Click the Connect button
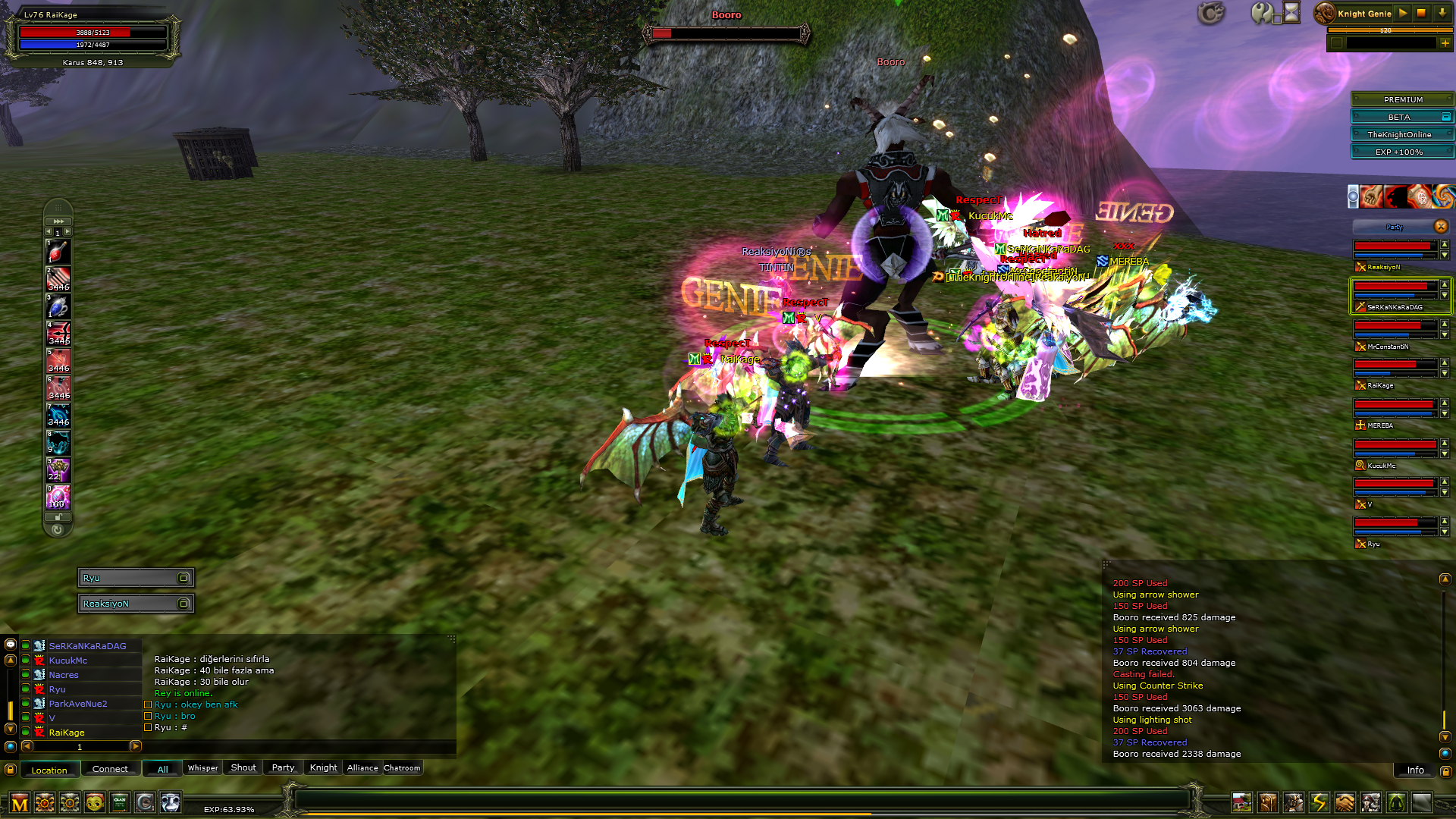Viewport: 1456px width, 819px height. coord(110,769)
